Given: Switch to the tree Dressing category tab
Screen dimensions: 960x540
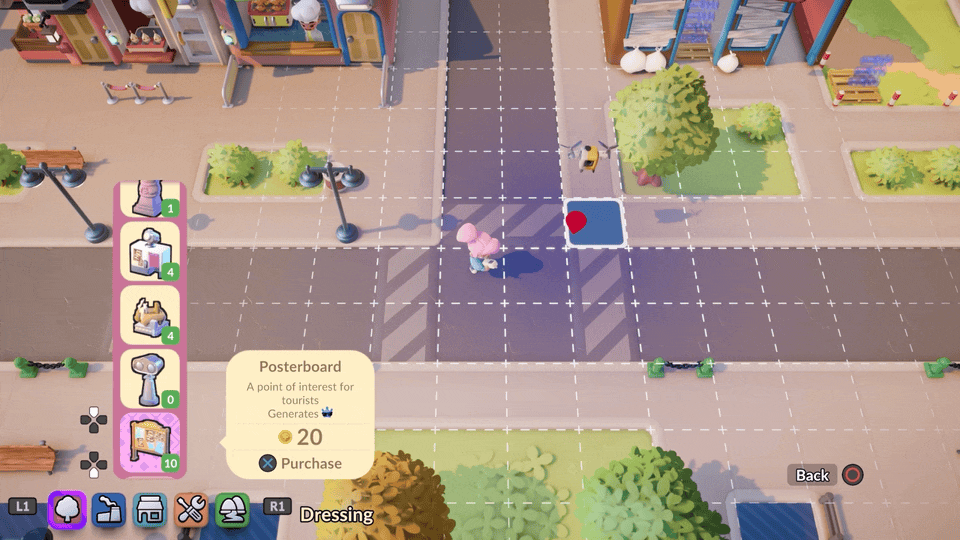Looking at the screenshot, I should pyautogui.click(x=67, y=510).
